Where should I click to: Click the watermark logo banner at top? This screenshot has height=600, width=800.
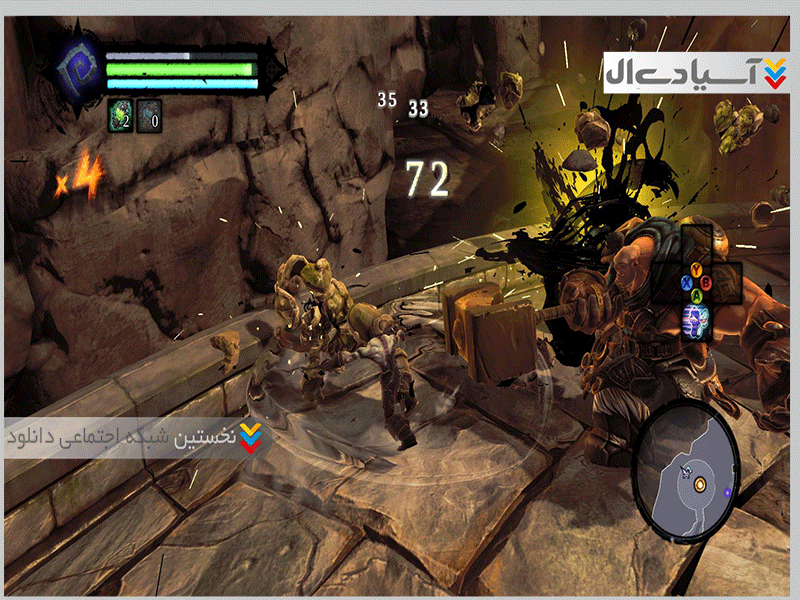[x=695, y=72]
